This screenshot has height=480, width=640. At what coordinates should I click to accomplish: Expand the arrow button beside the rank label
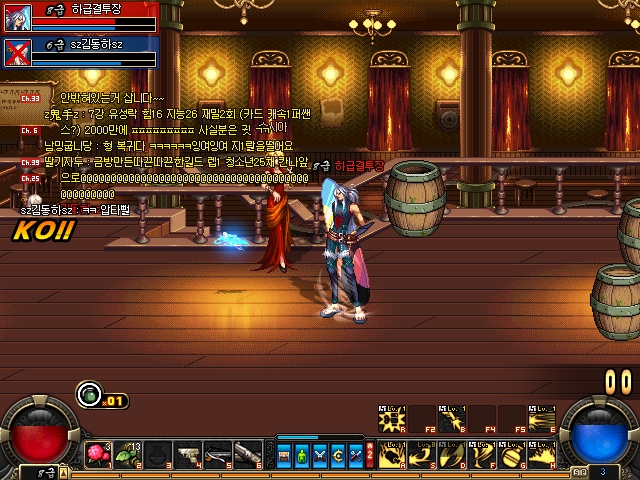(63, 470)
